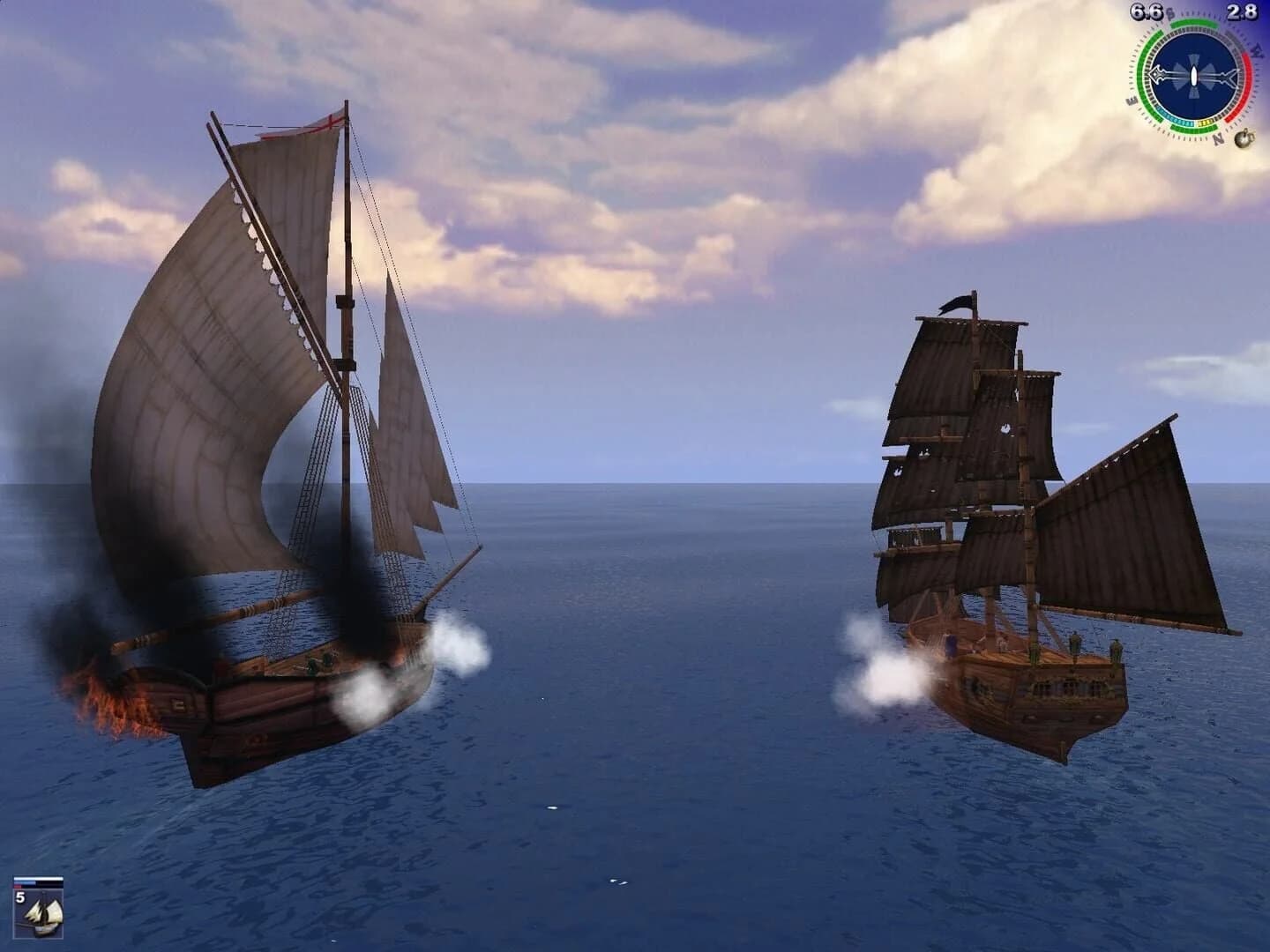
Task: Click the ship speed reading 2.8
Action: 1242,11
